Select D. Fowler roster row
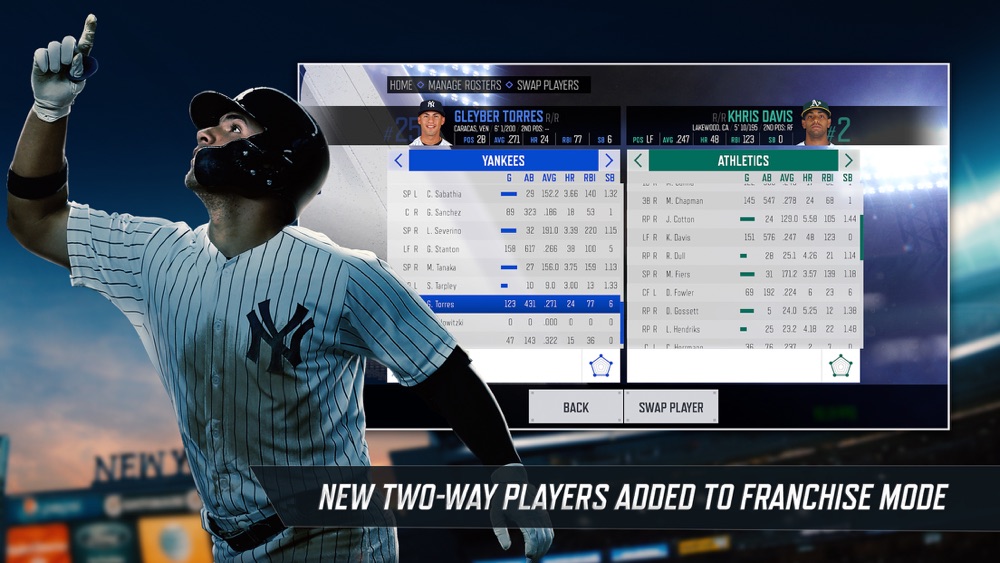 [744, 292]
